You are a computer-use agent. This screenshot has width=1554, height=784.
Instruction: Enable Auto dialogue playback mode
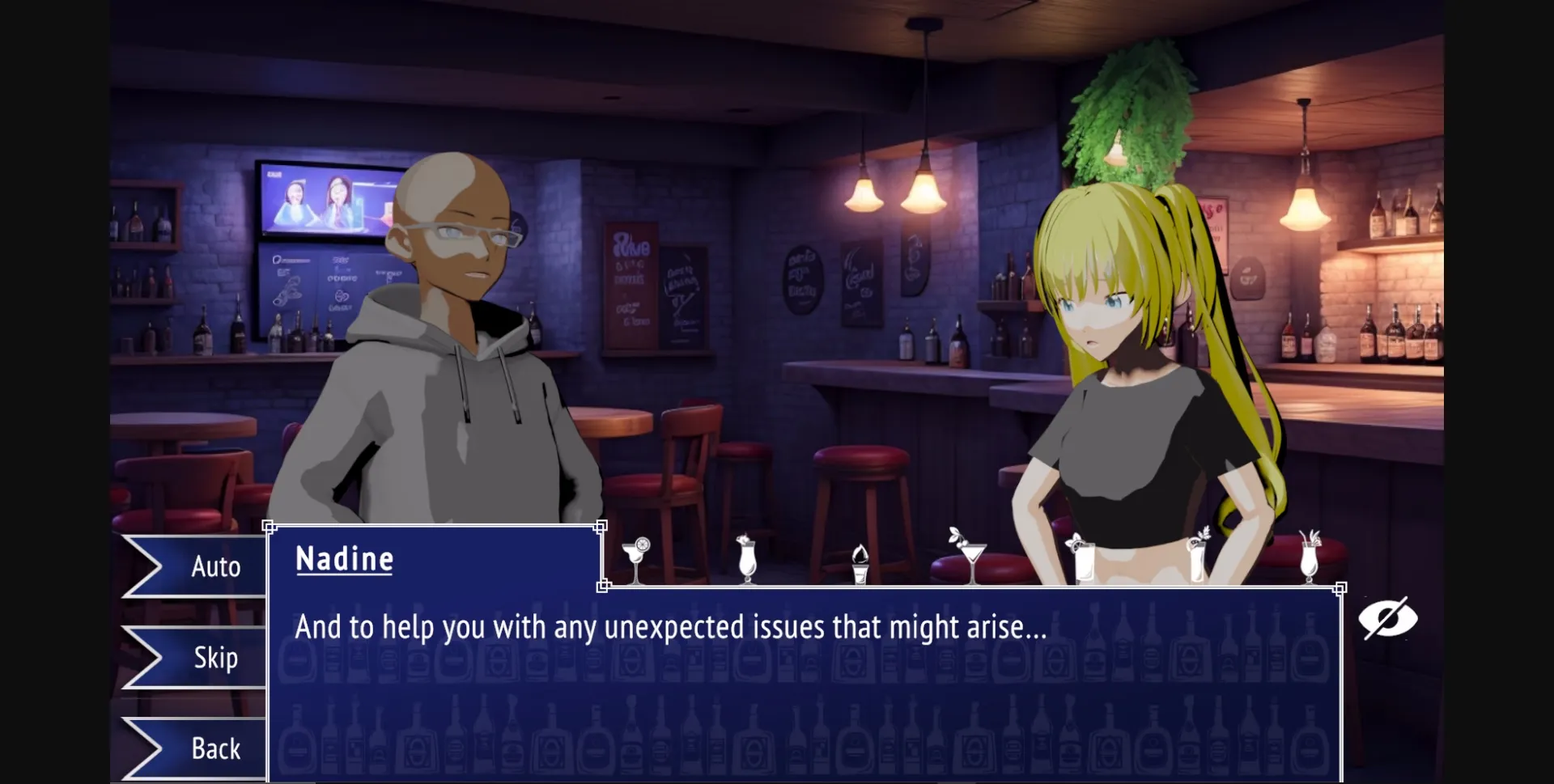click(215, 566)
